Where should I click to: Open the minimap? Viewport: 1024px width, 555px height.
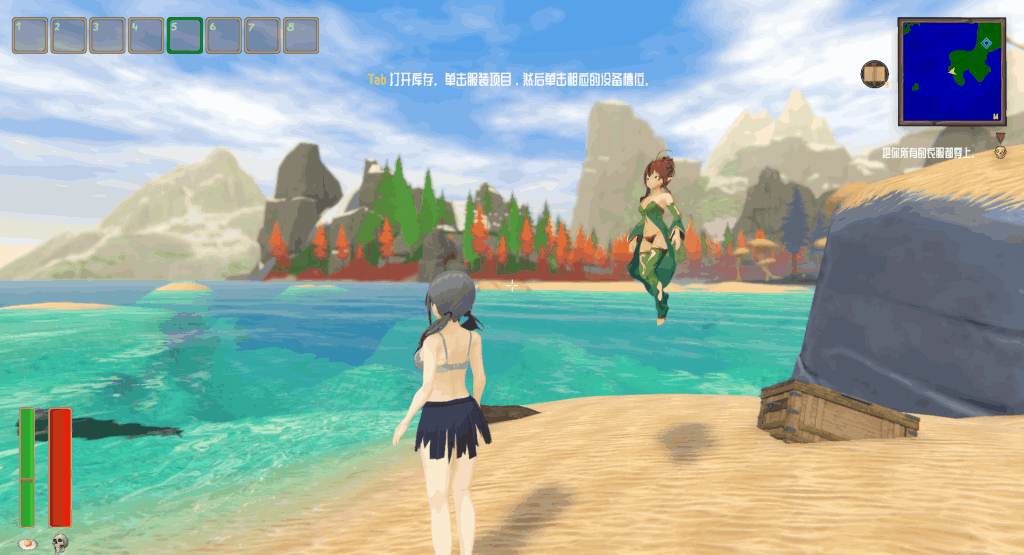[x=951, y=70]
